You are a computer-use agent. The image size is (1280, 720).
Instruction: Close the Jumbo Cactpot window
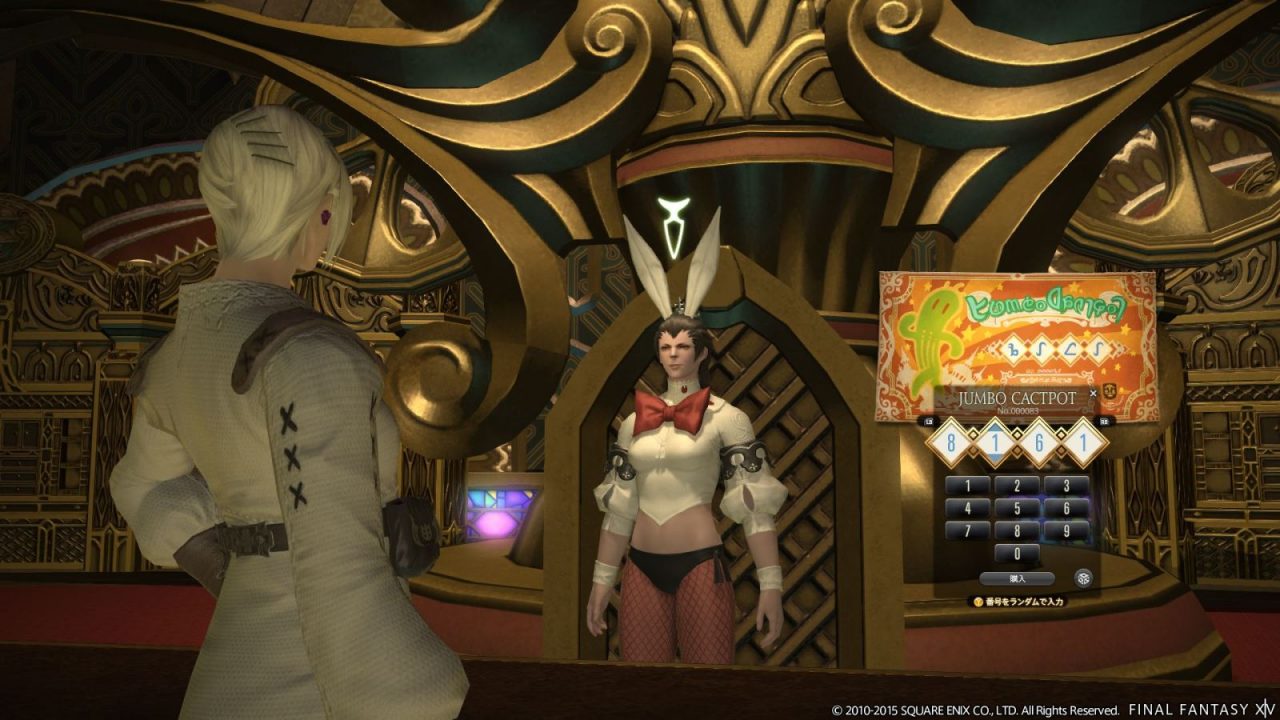click(1093, 393)
